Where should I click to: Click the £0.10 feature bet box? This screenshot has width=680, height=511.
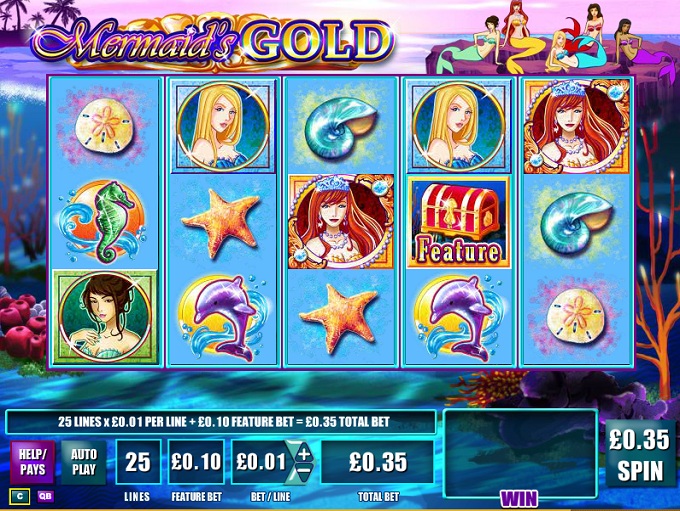click(x=195, y=461)
